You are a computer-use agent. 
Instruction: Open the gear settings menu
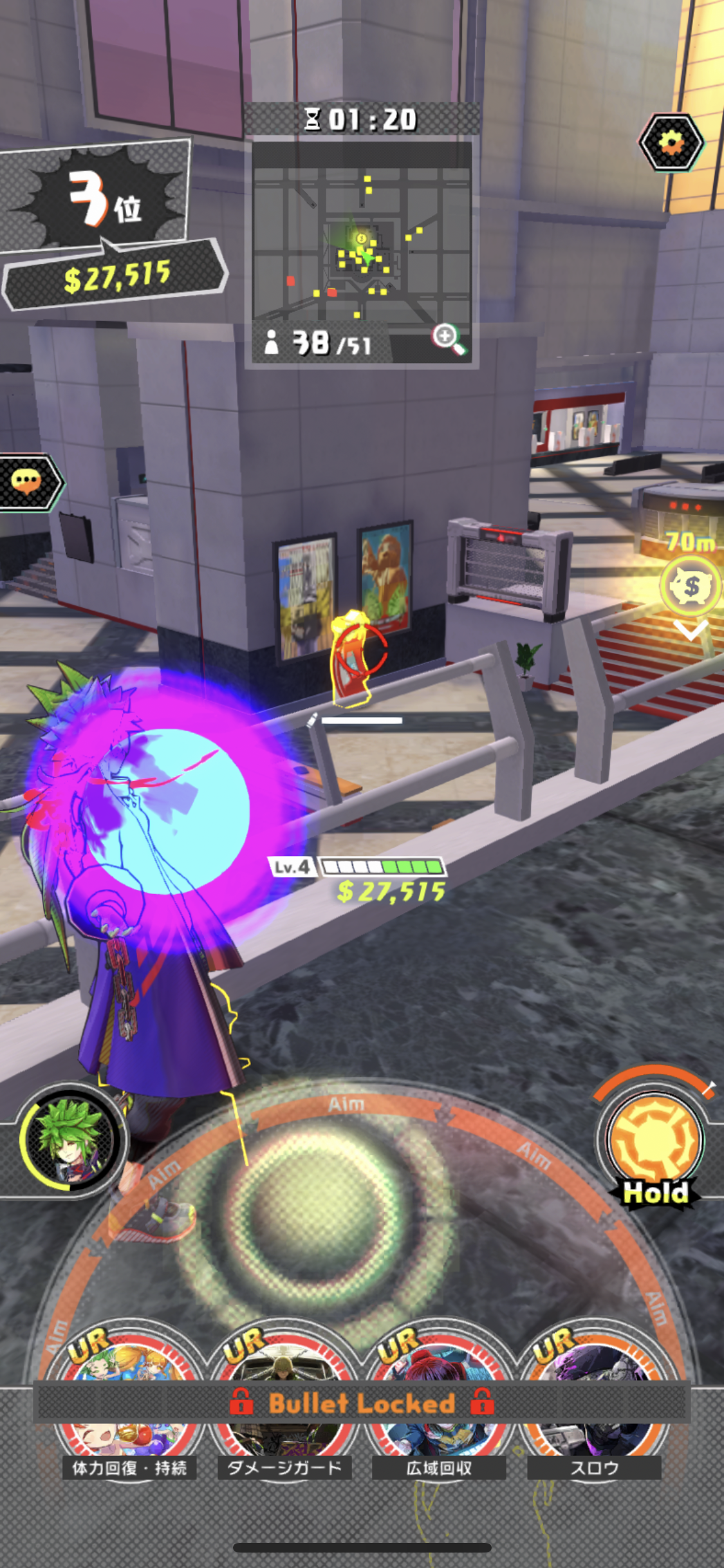coord(671,142)
